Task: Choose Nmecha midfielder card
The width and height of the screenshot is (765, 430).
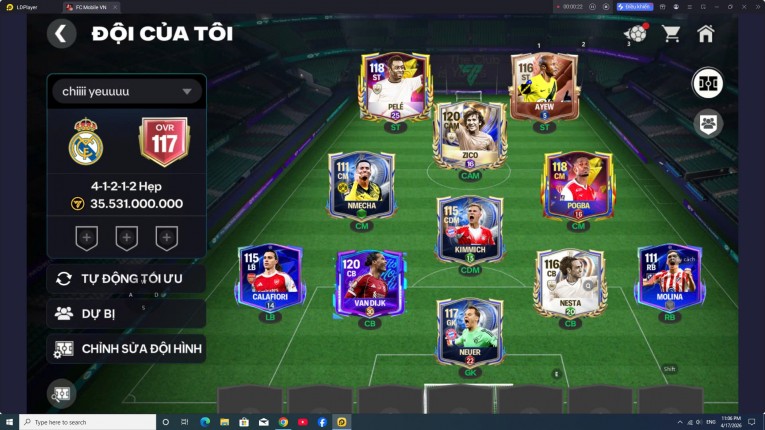Action: pos(361,186)
